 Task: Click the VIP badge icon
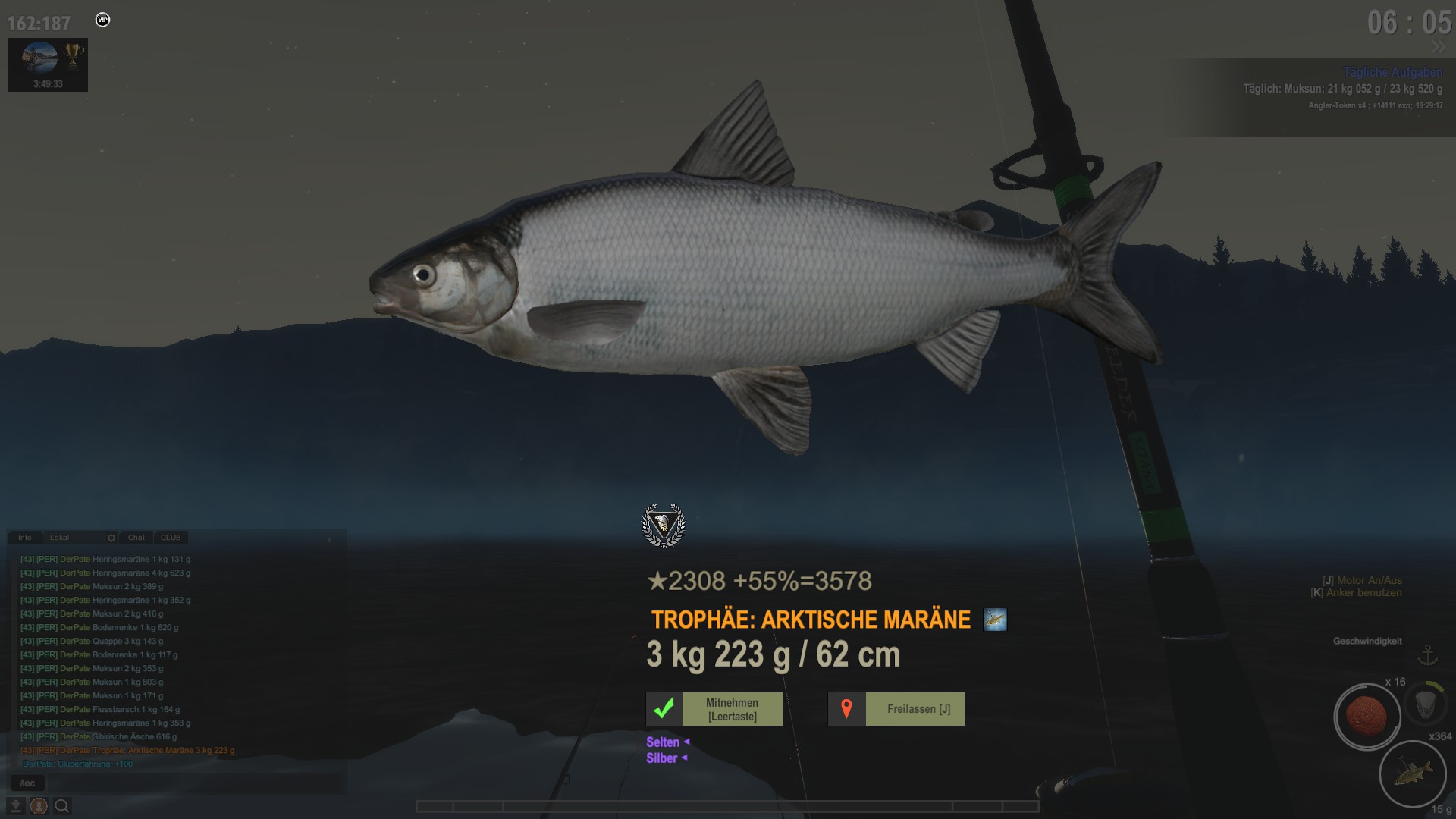(103, 20)
